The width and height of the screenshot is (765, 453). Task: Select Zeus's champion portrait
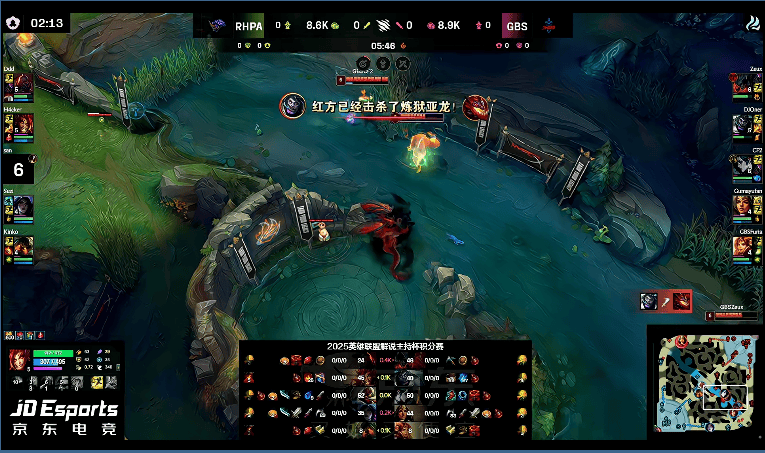pos(743,83)
